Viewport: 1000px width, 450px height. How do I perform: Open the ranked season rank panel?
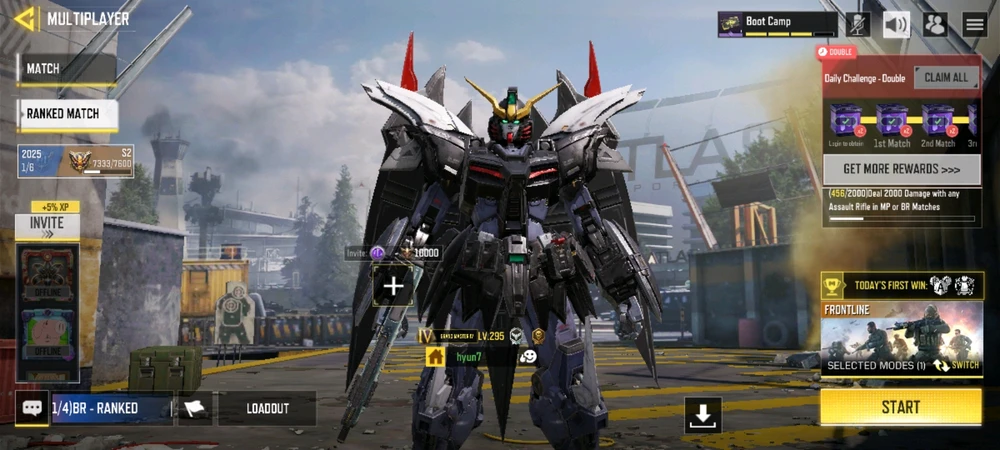tap(76, 161)
